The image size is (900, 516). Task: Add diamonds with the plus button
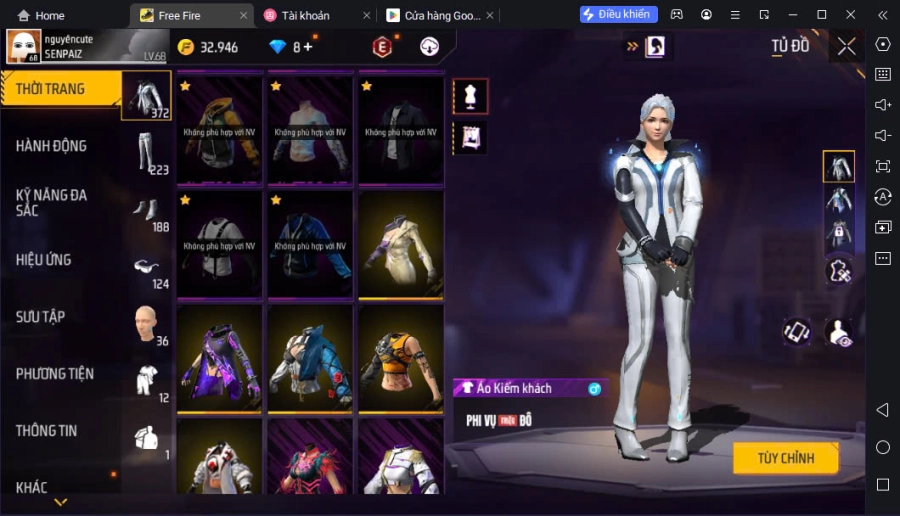308,47
